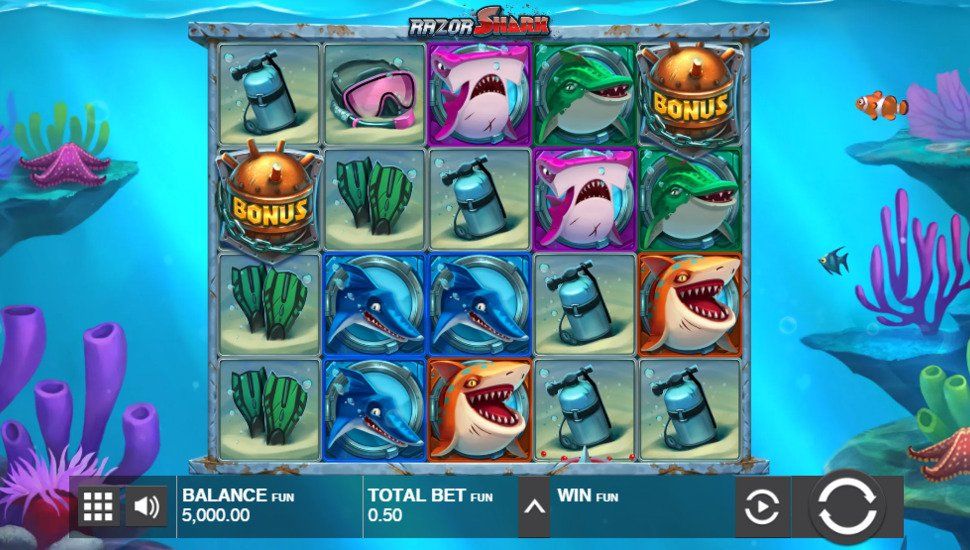The width and height of the screenshot is (970, 550).
Task: Spin the reels with the circular arrows button
Action: coord(846,506)
